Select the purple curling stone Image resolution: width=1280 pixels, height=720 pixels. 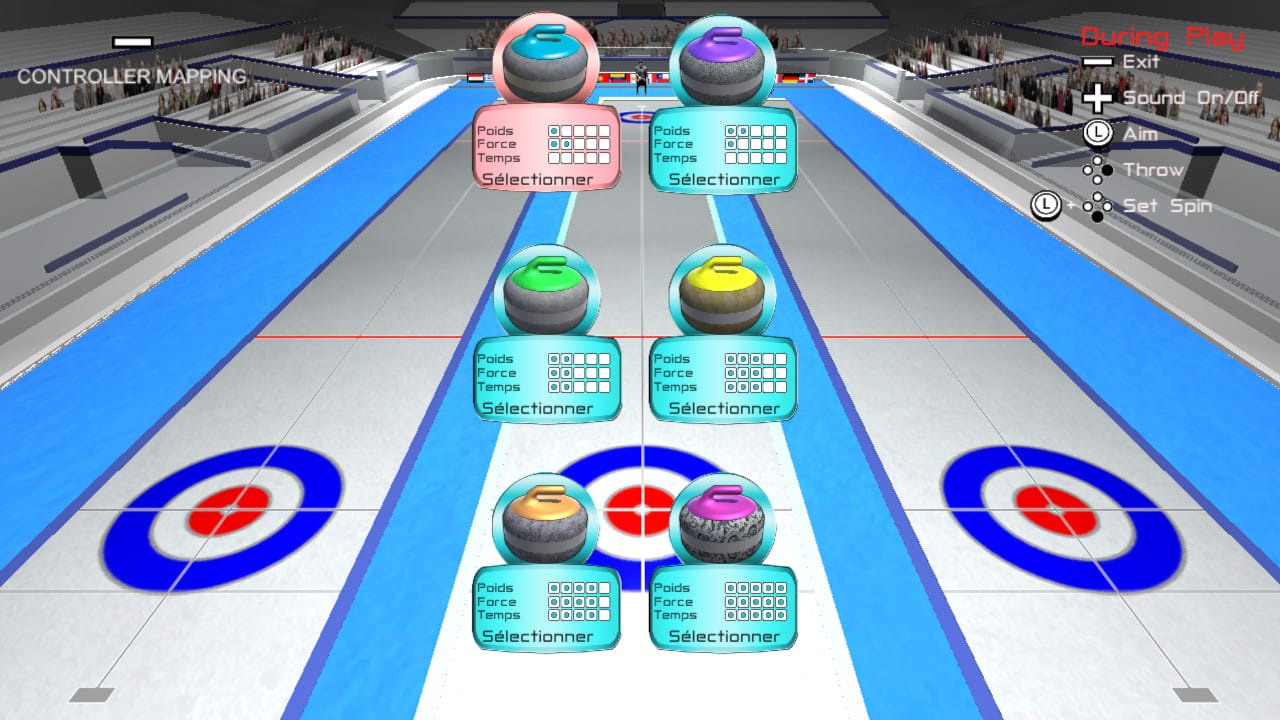tap(722, 60)
